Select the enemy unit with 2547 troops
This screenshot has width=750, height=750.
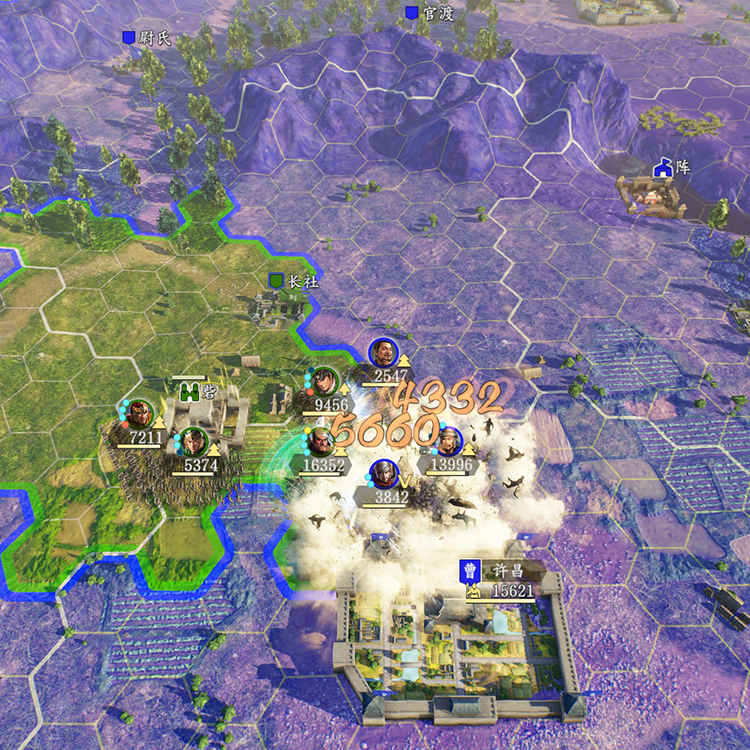pos(381,353)
